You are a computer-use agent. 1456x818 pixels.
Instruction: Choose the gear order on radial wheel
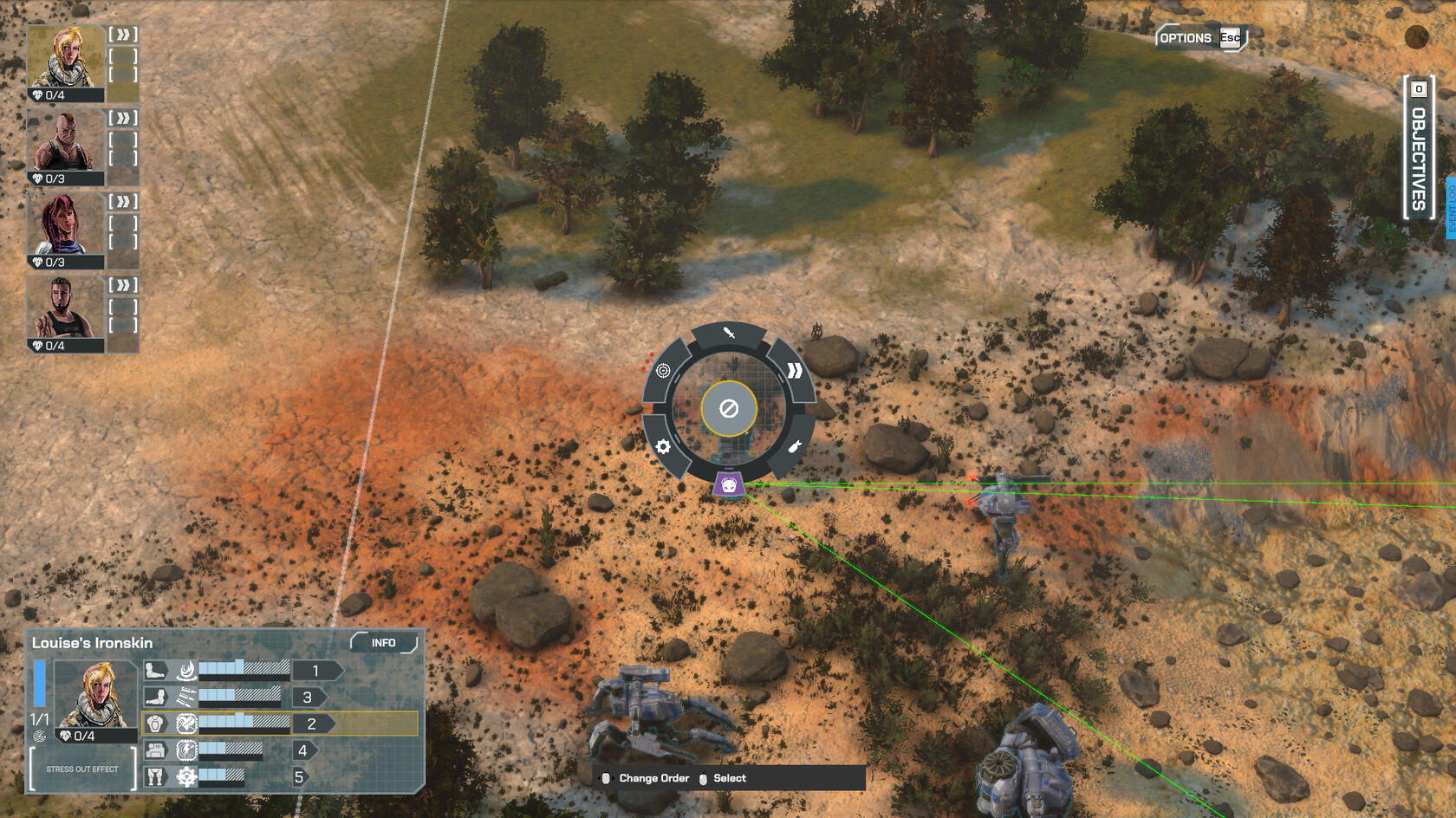click(x=663, y=447)
